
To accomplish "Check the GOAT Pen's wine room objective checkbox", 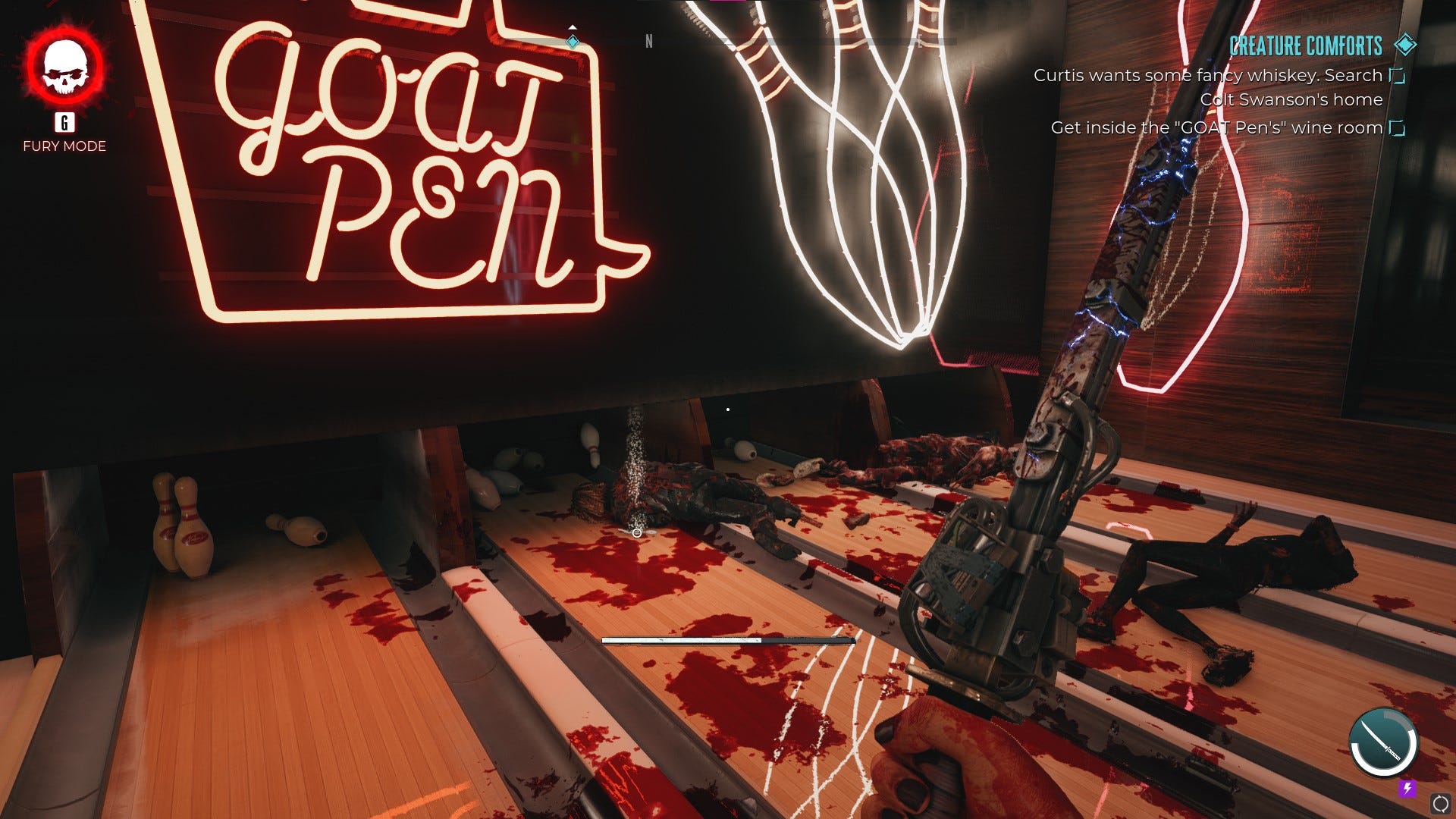I will click(x=1396, y=127).
